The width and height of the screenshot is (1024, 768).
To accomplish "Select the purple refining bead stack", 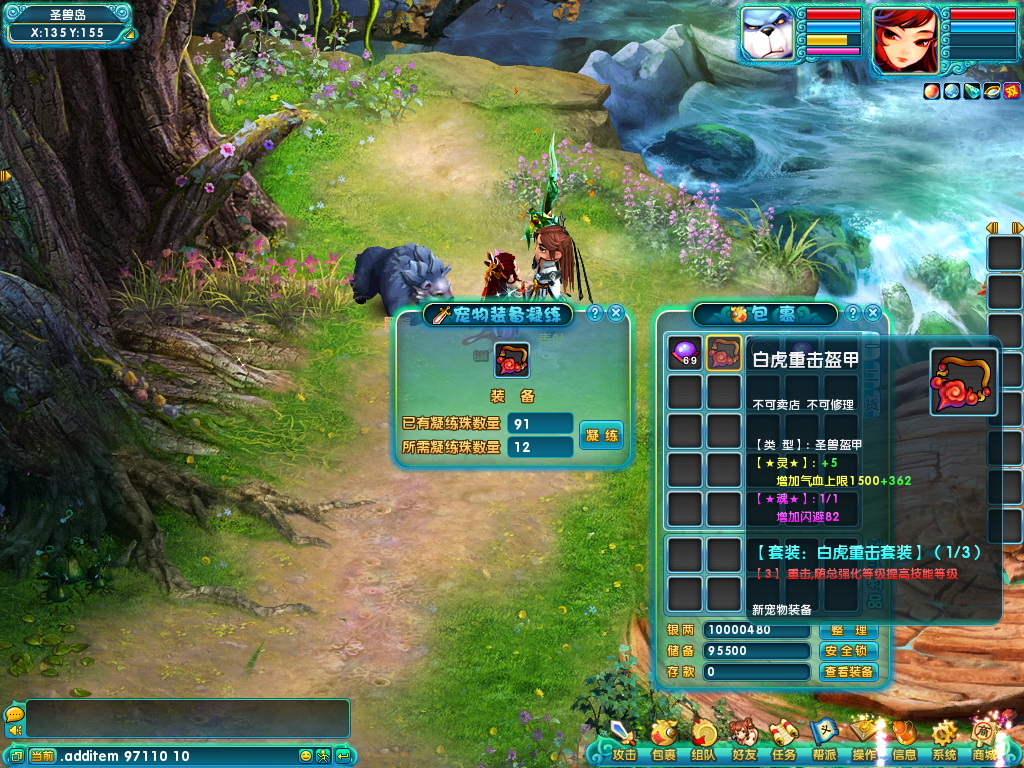I will pyautogui.click(x=685, y=353).
